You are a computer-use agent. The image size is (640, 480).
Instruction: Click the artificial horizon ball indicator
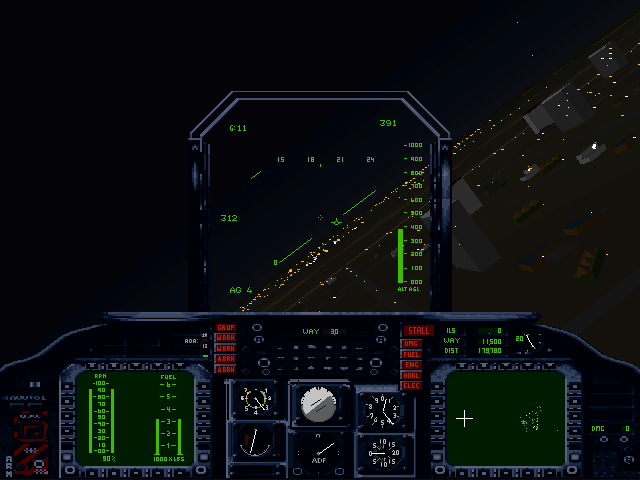click(319, 403)
